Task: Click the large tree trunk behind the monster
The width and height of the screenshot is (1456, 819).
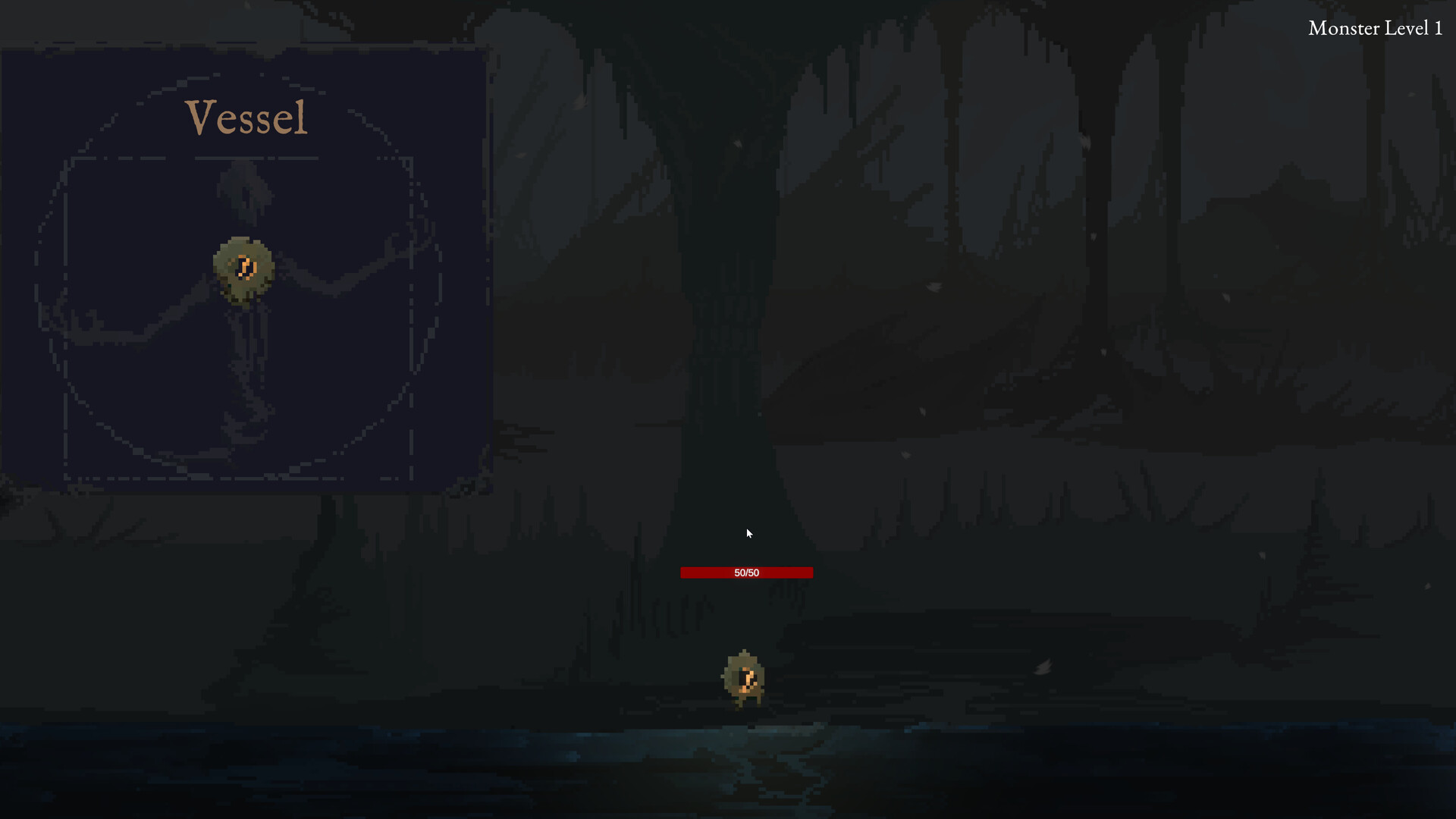Action: (728, 303)
